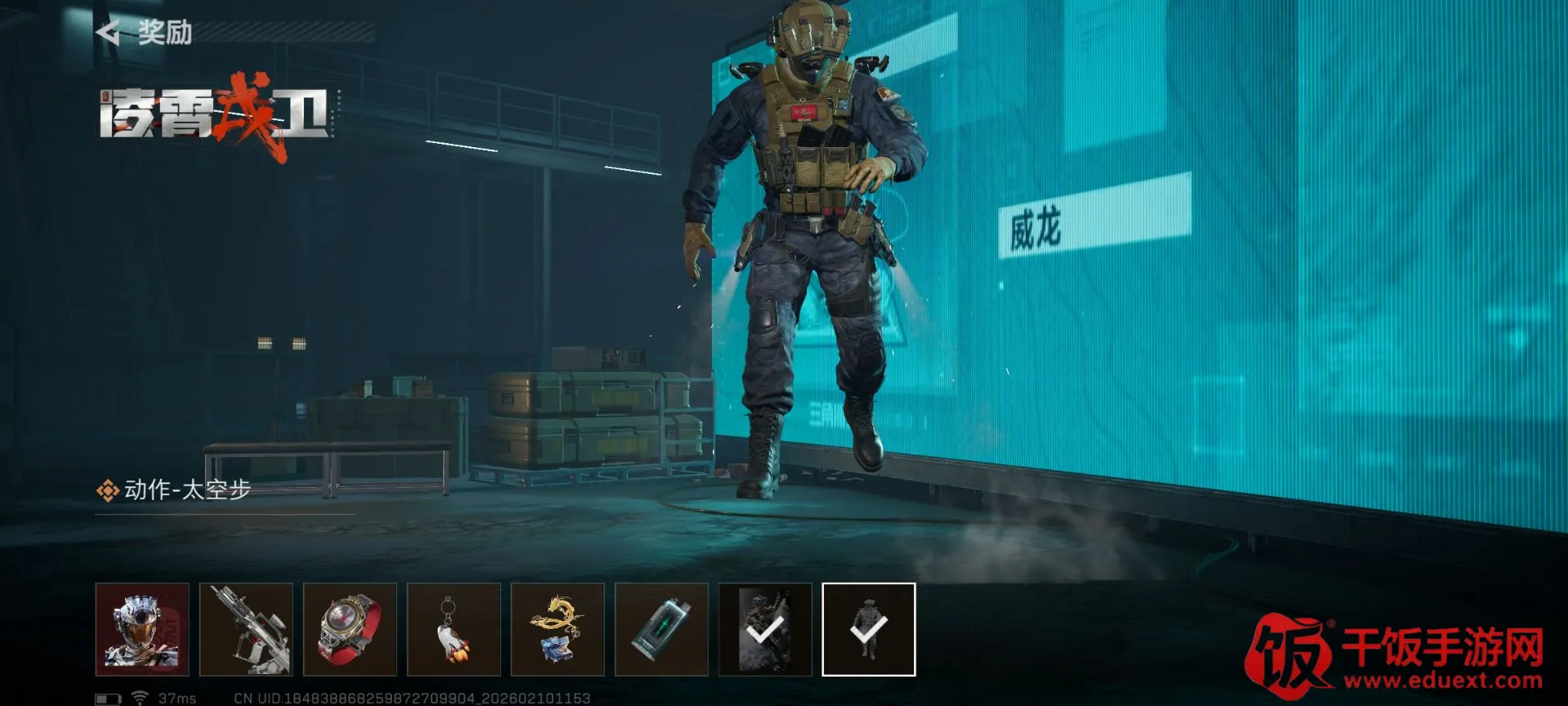This screenshot has width=1568, height=706.
Task: Open the claimed soldier poster card reward
Action: point(765,629)
